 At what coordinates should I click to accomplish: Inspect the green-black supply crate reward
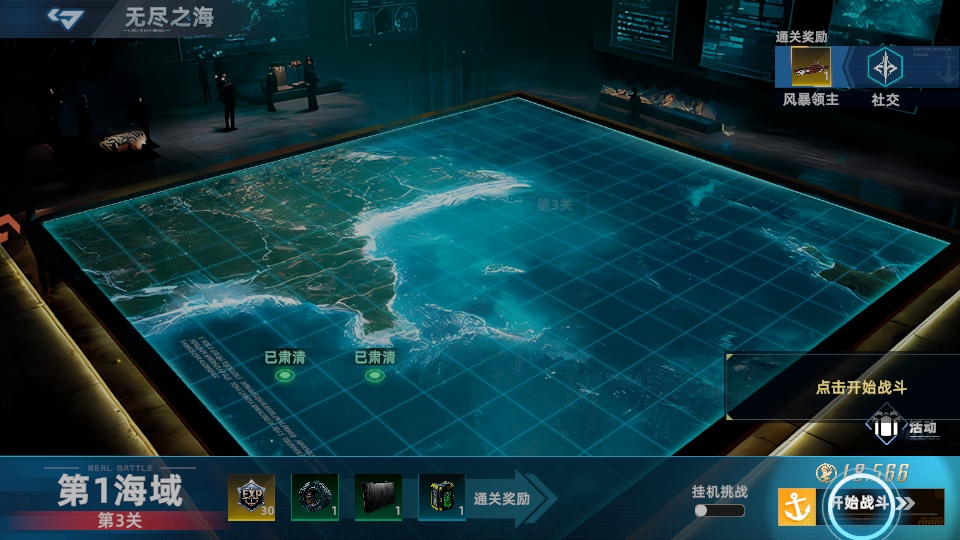pos(442,497)
